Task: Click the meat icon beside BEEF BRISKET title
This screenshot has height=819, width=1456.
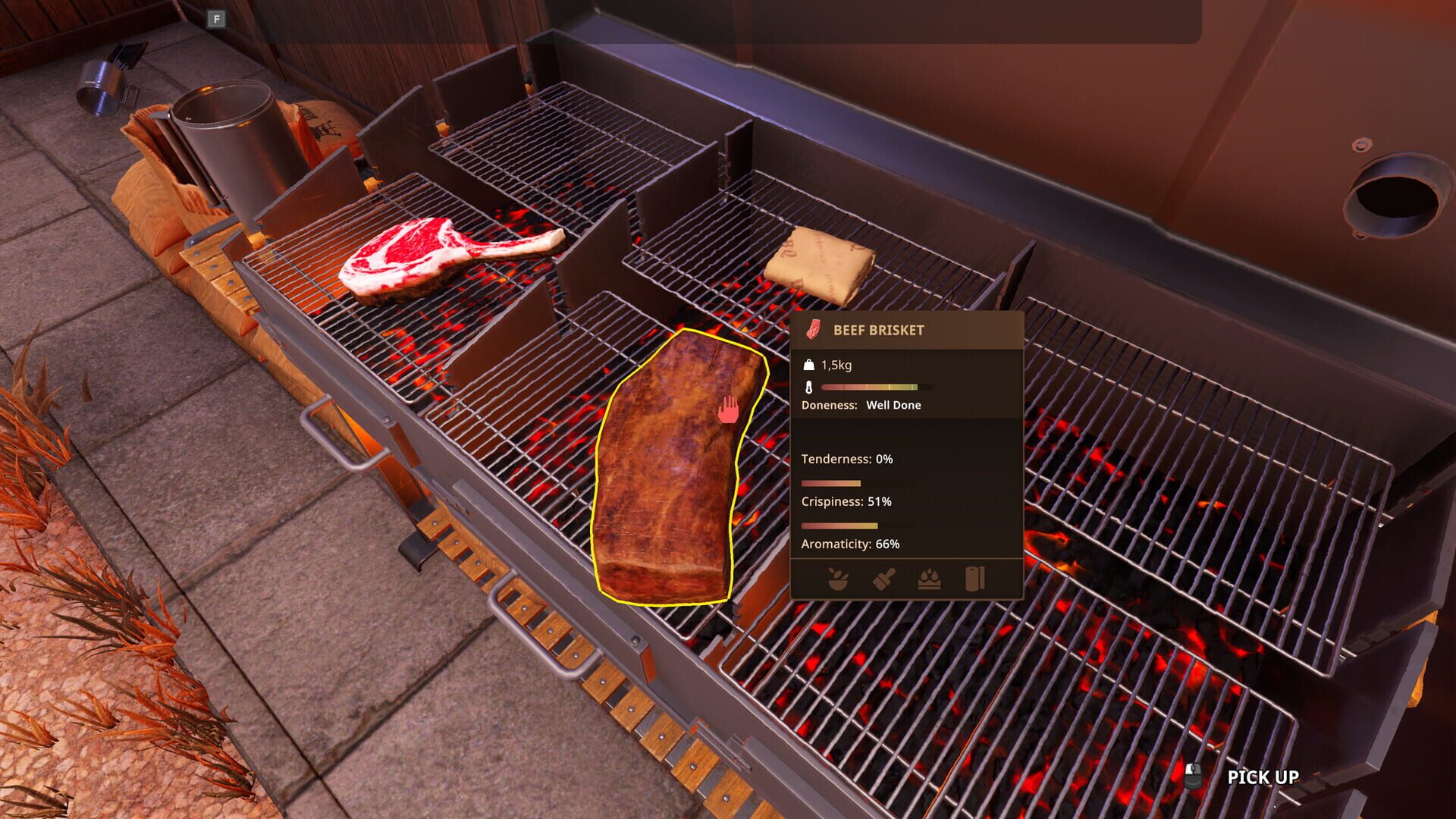Action: (813, 331)
